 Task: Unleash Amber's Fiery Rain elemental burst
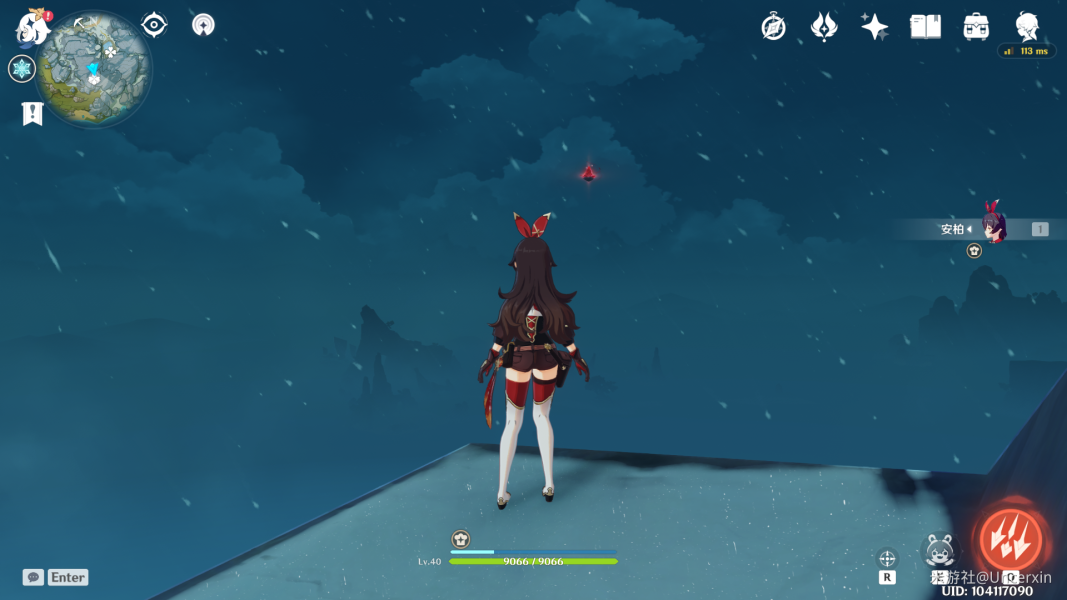tap(1010, 540)
